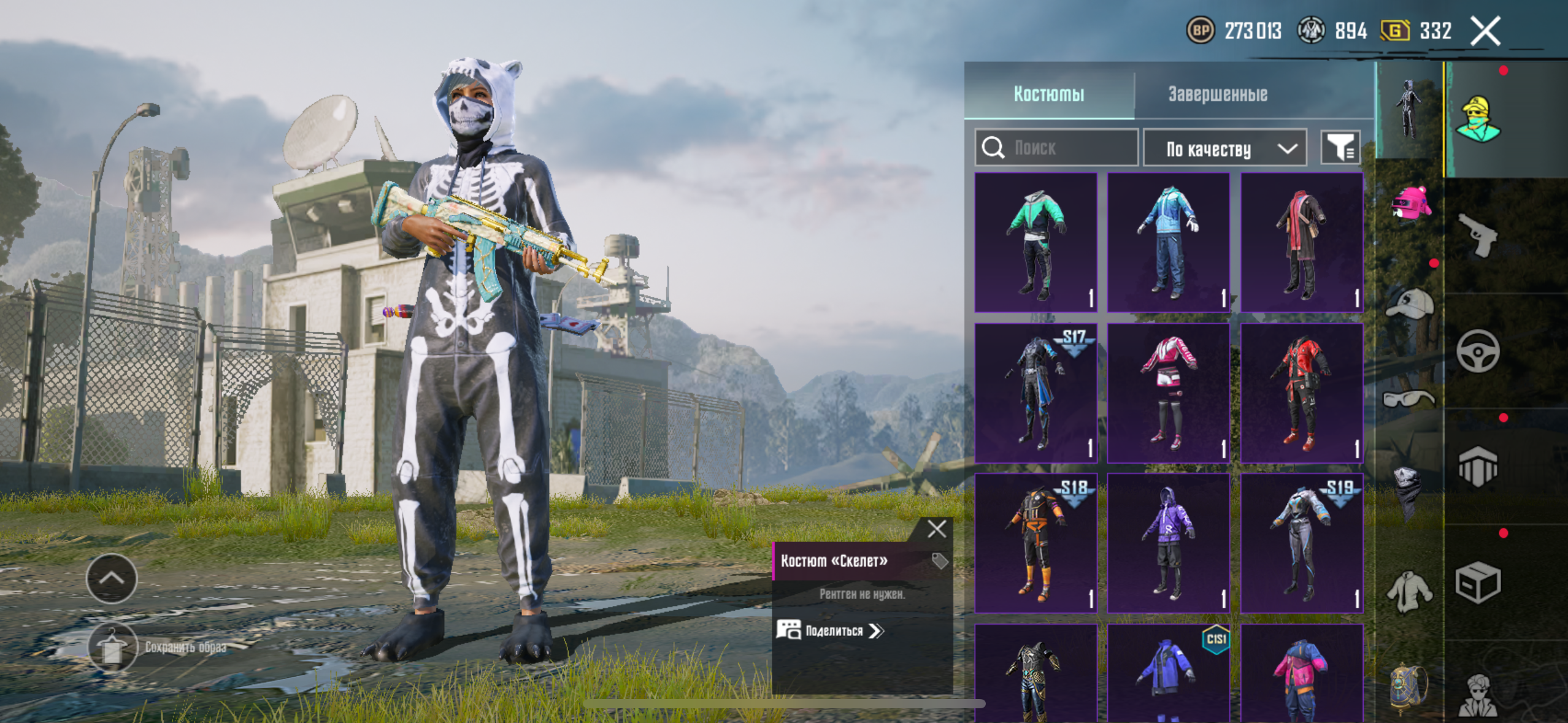Select the orange S18 costume
Screen dimensions: 1568x723
click(x=1036, y=543)
